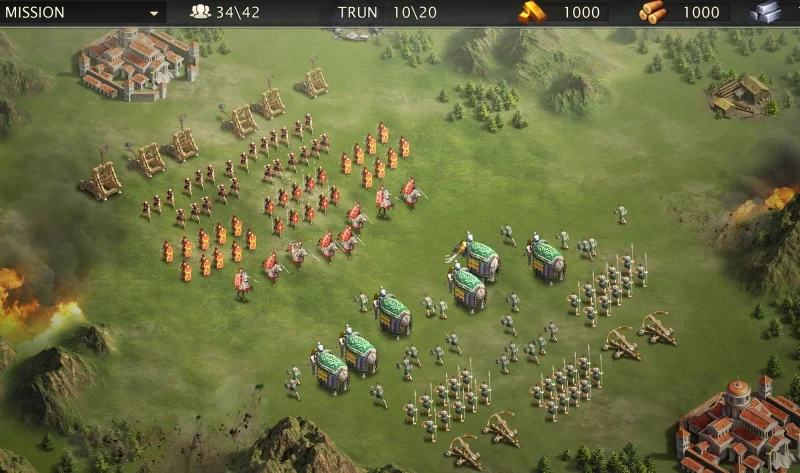Select the wood logs resource icon

pos(652,12)
